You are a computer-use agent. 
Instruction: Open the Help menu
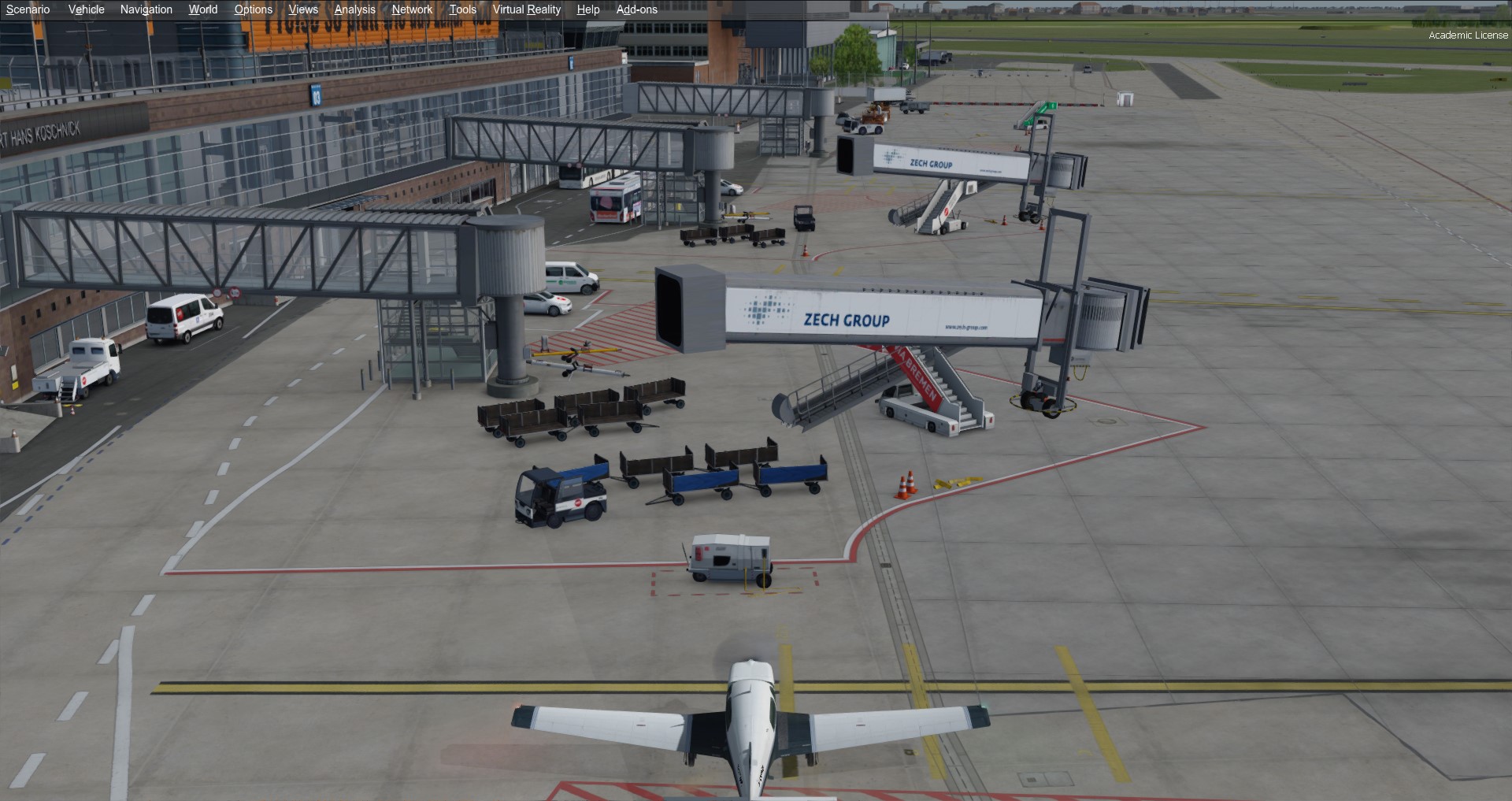587,9
